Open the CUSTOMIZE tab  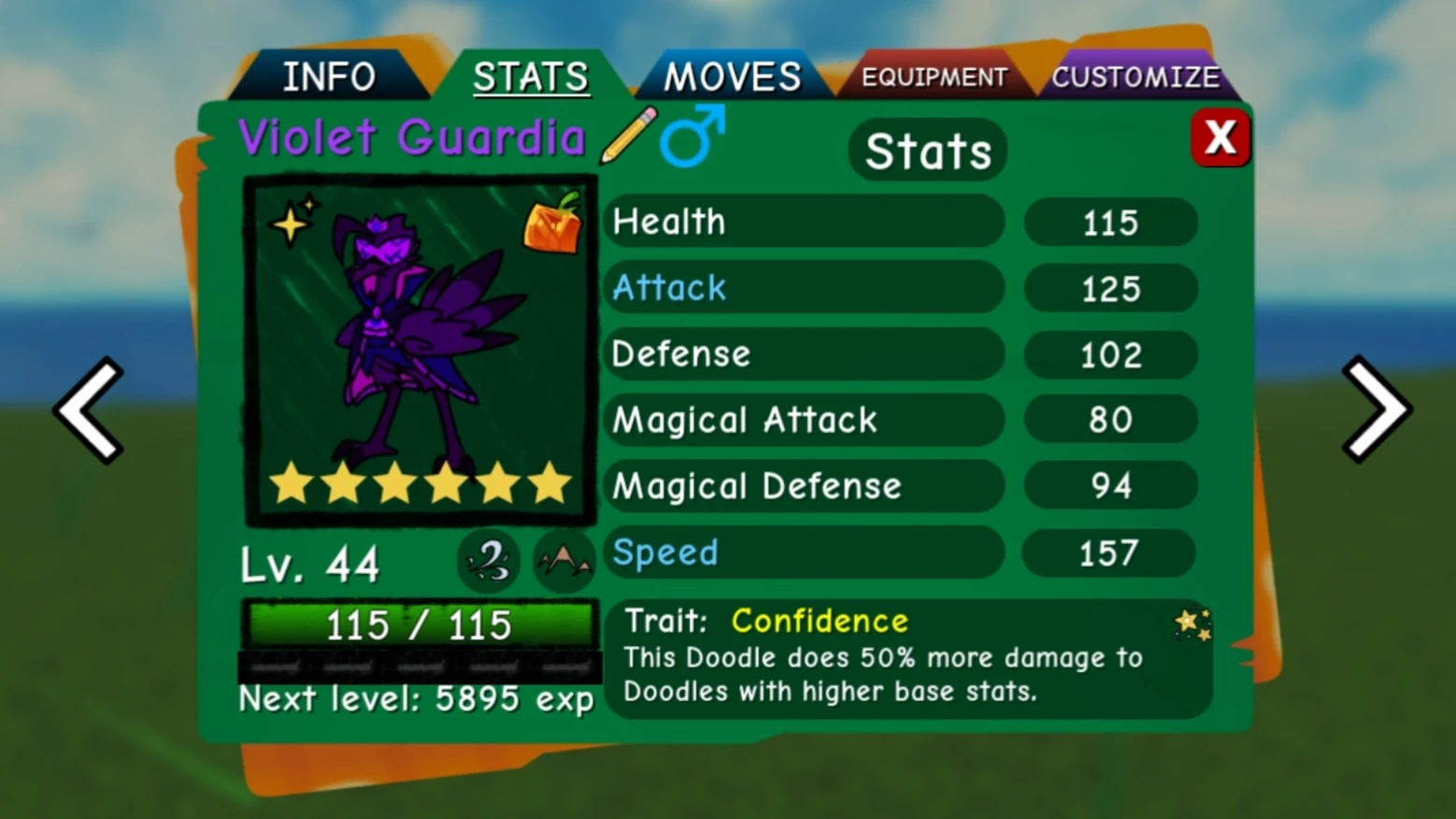[x=1136, y=78]
